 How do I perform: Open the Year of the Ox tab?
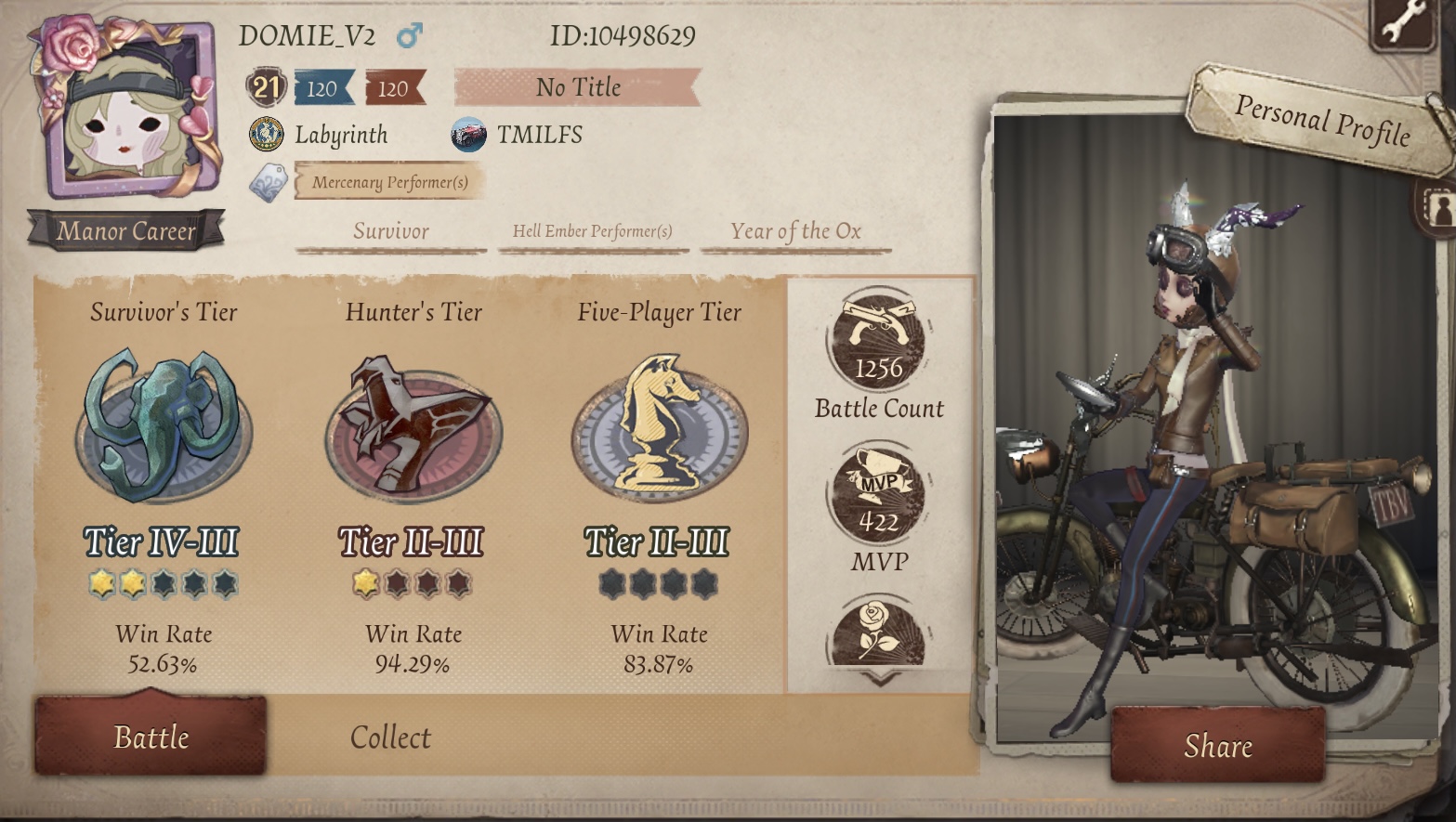pos(796,228)
